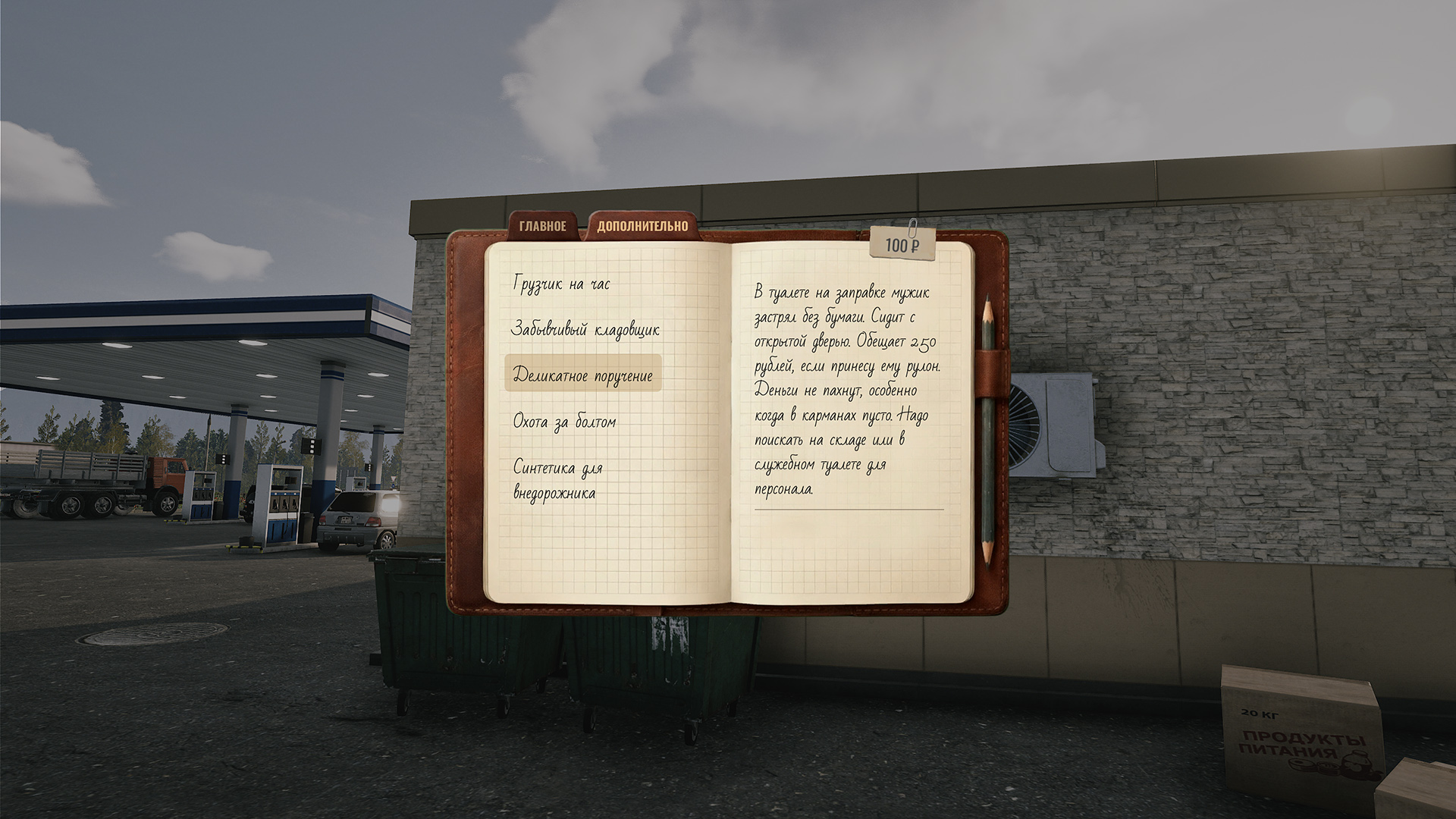Screen dimensions: 1456x819
Task: Open the Охота за болтом quest
Action: pos(565,422)
